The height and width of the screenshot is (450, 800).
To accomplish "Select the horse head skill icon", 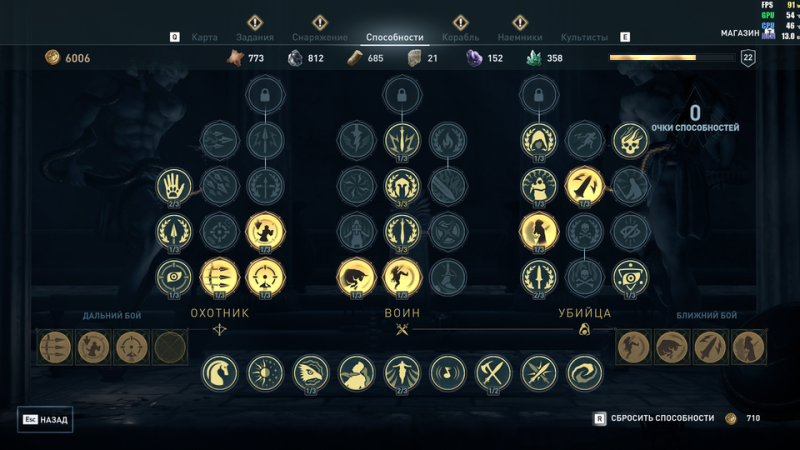I will [219, 372].
